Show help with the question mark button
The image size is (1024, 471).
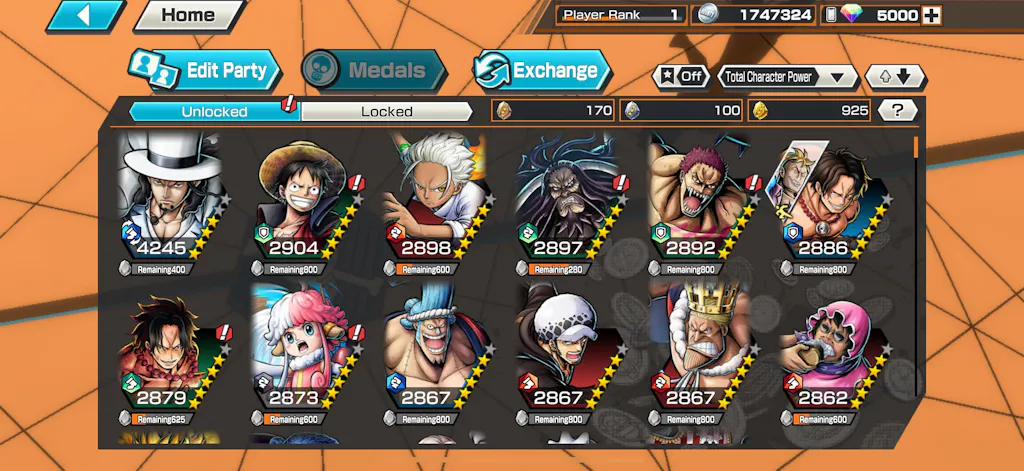(897, 111)
